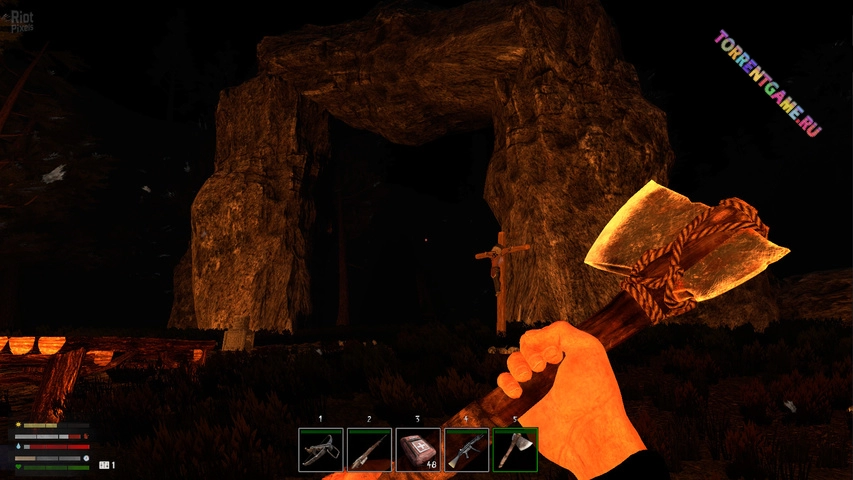Use the medkit with 48 count

pyautogui.click(x=418, y=450)
